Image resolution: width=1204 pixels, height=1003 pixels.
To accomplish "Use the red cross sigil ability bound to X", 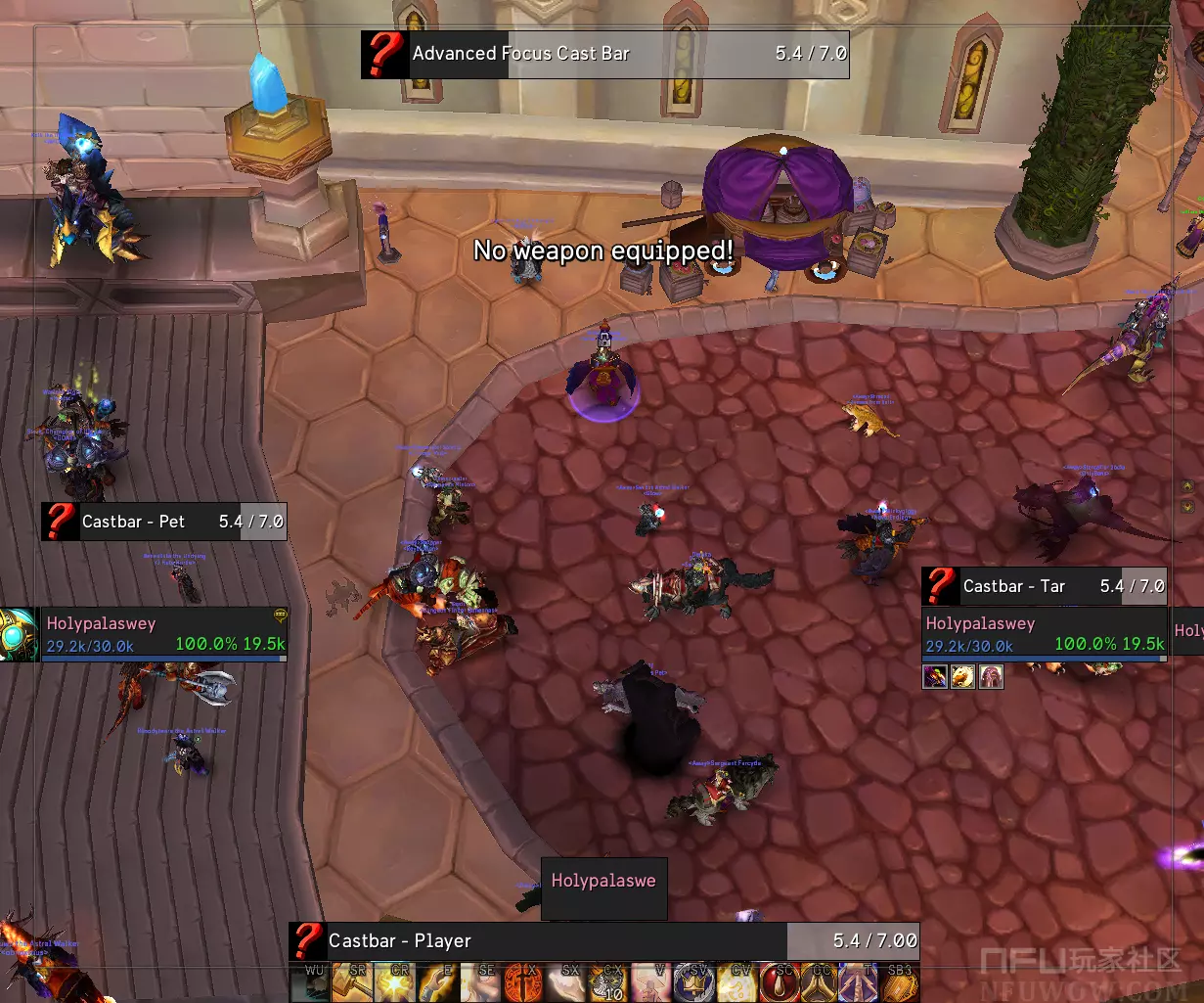I will point(525,983).
